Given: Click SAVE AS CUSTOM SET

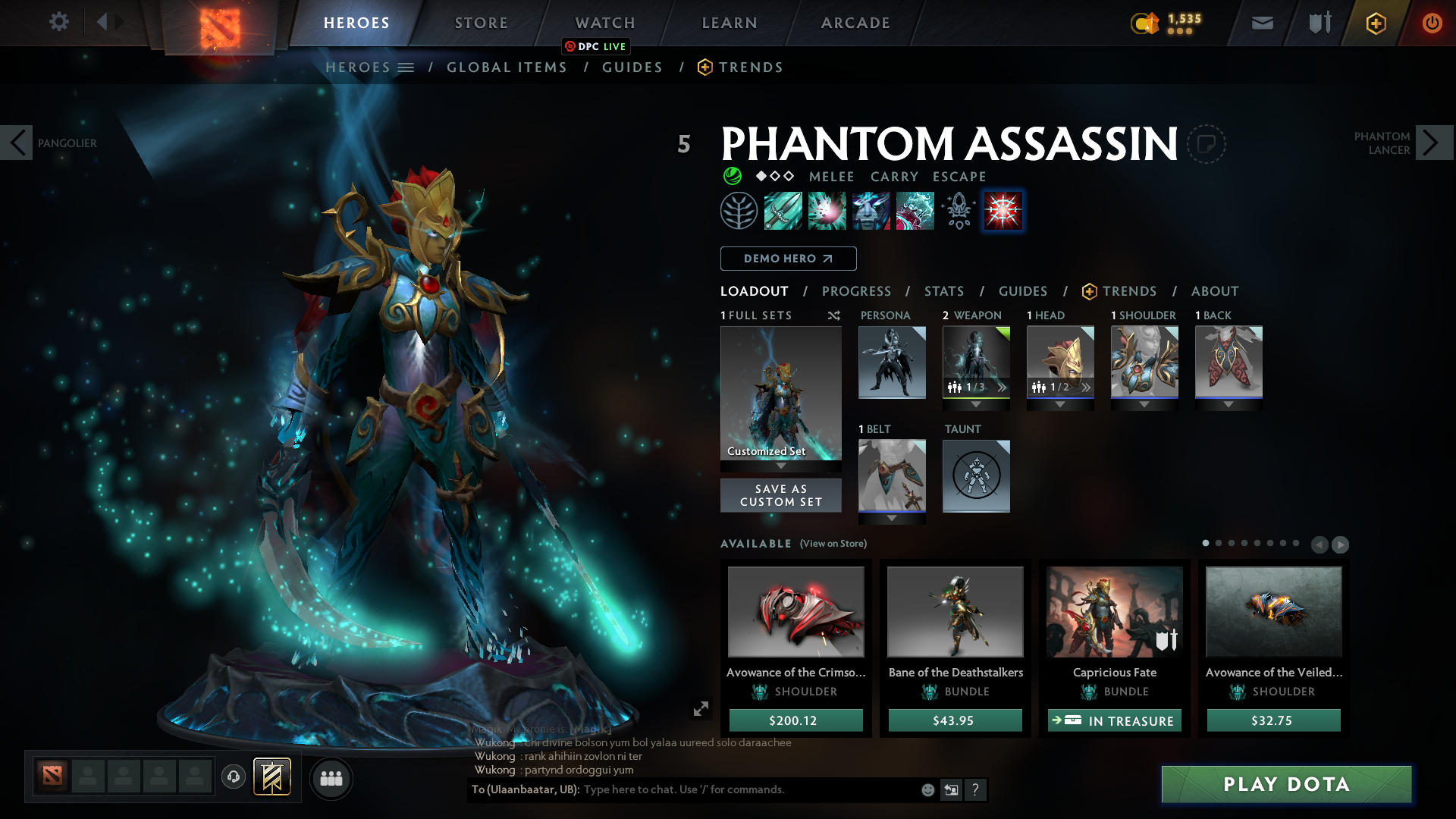Looking at the screenshot, I should coord(780,495).
